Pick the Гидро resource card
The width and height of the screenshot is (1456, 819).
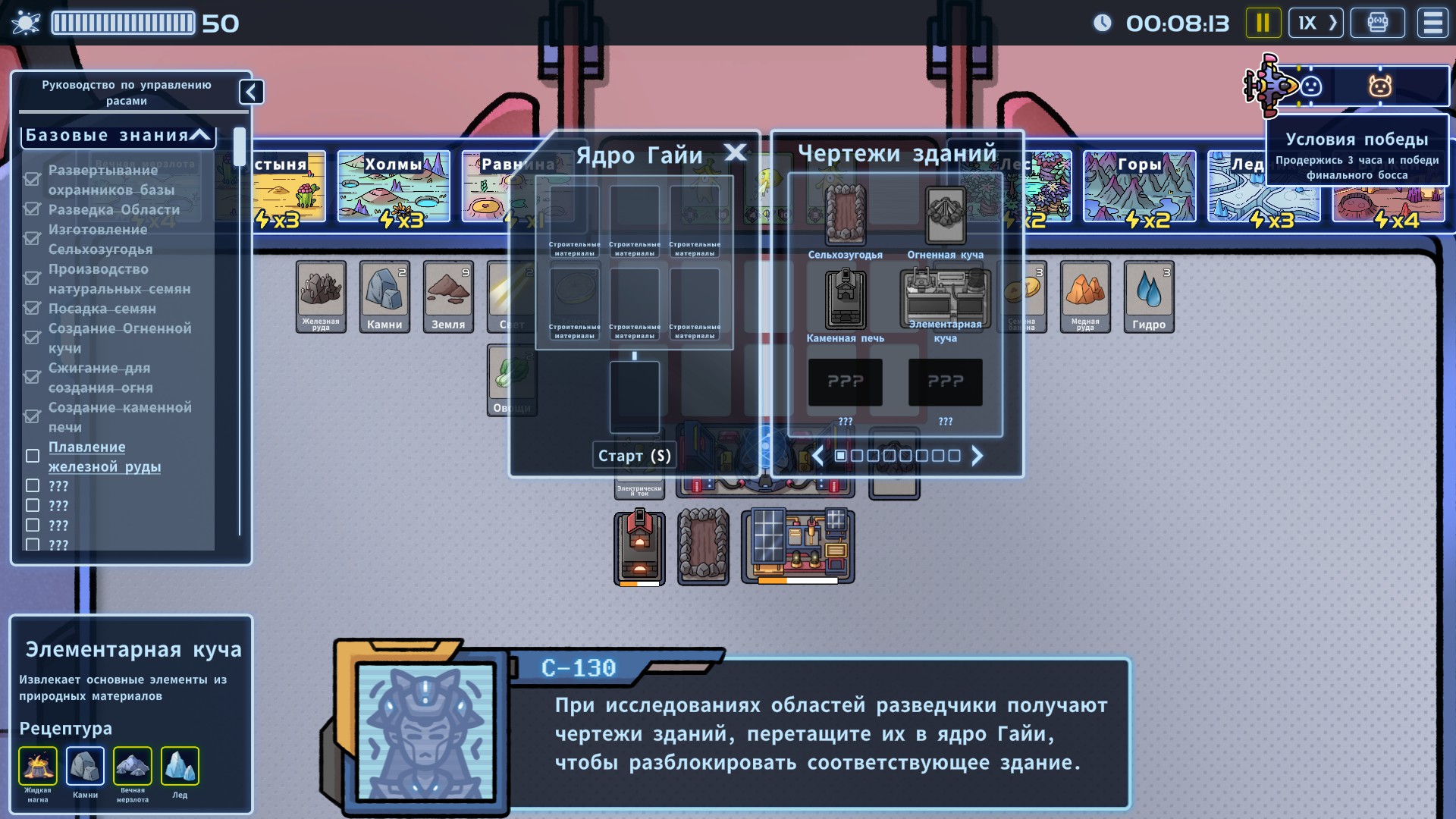1149,297
